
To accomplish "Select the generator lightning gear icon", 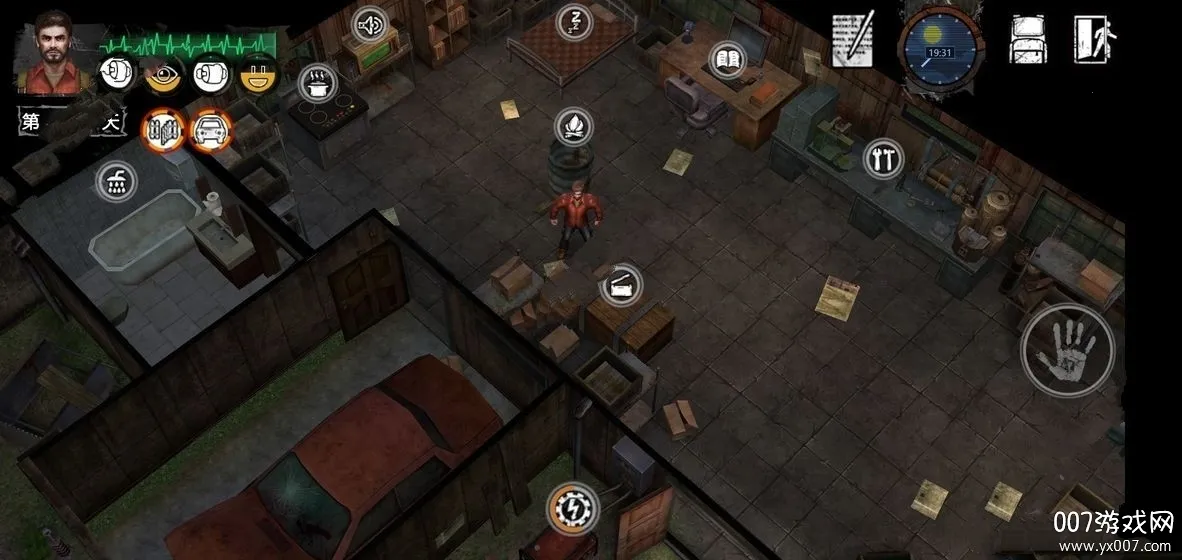I will tap(574, 507).
